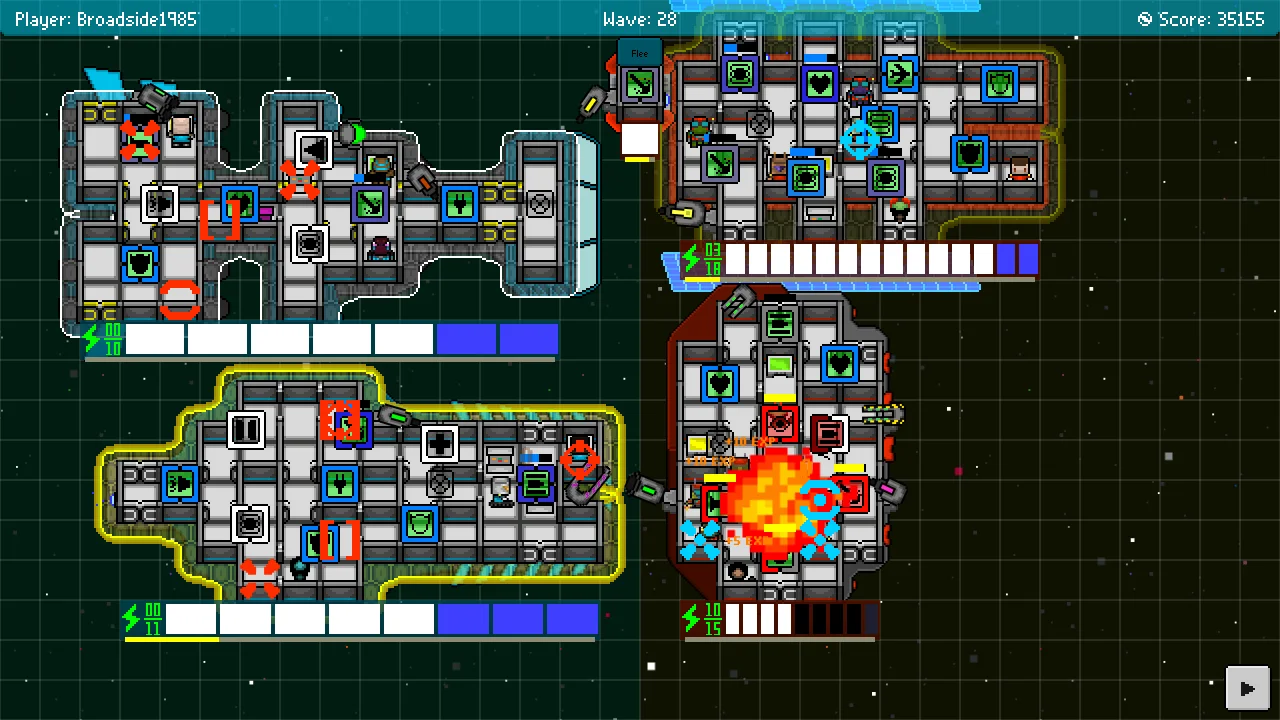1280x720 pixels.
Task: Click Wave: 28 in the top bar
Action: (640, 18)
